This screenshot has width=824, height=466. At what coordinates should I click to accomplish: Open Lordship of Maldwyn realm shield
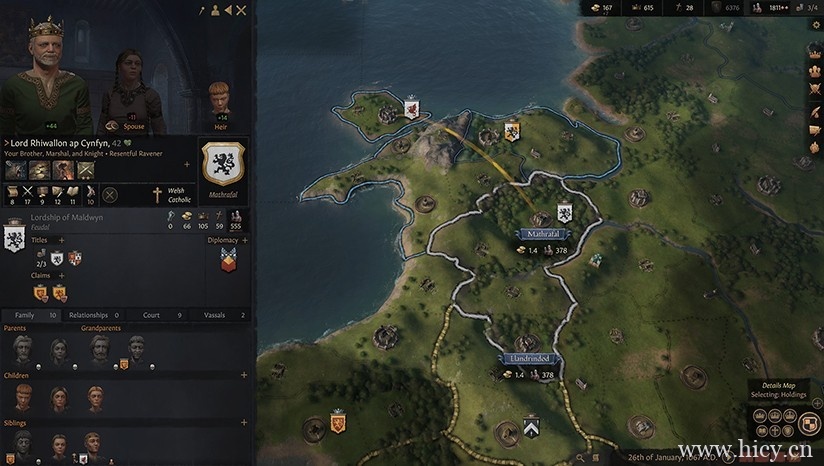(16, 238)
